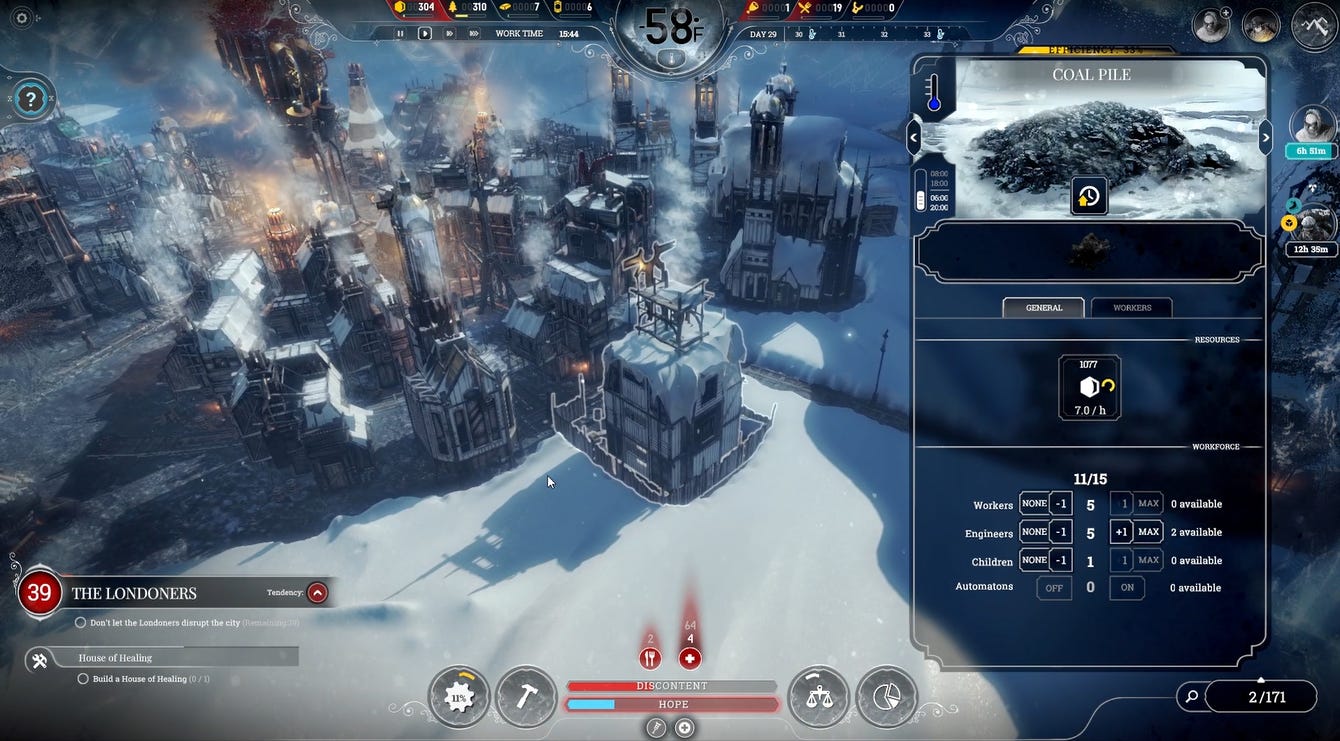
Task: Set engineers to MAX
Action: click(x=1148, y=532)
